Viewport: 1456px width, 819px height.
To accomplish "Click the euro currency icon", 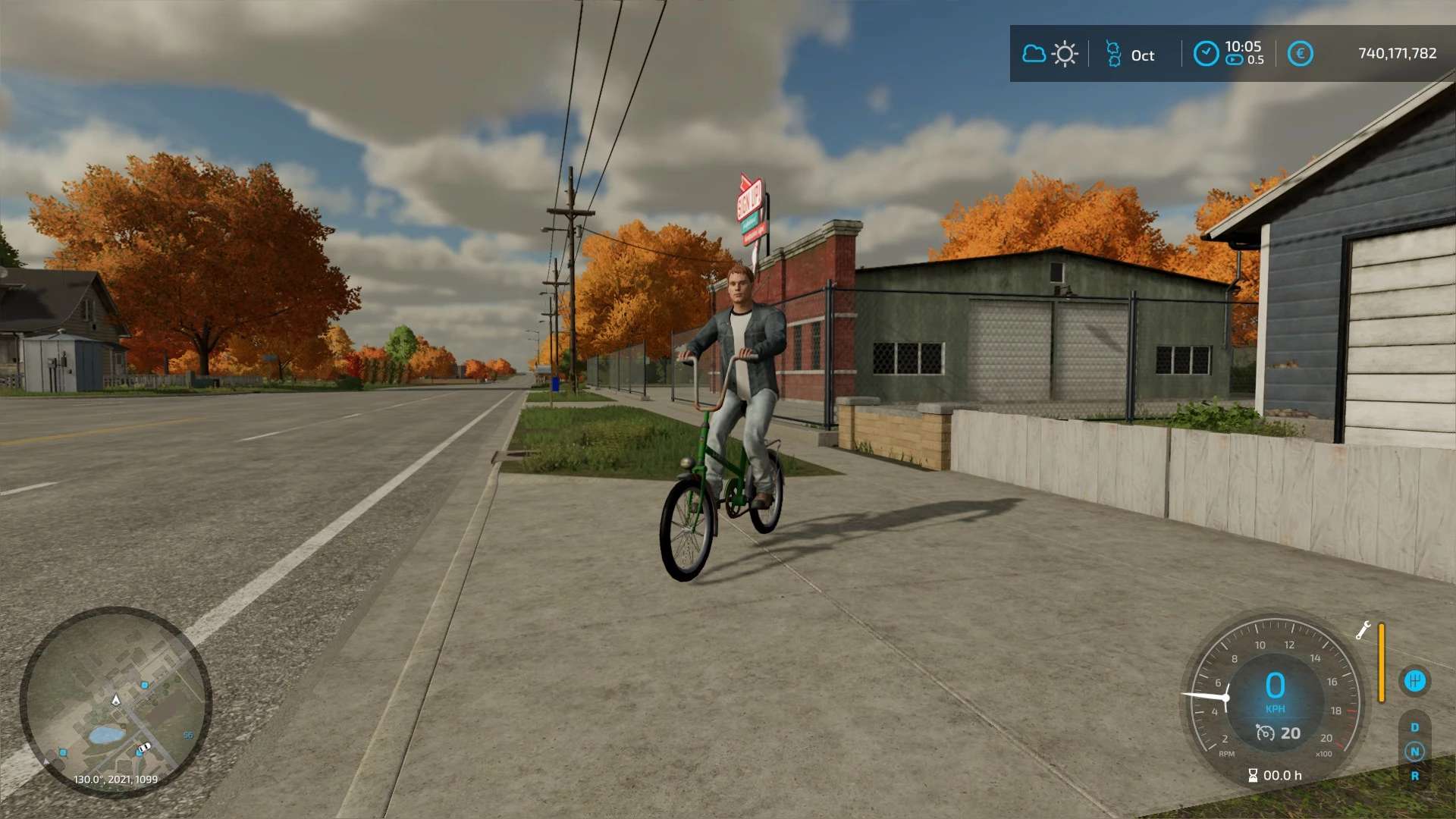I will point(1300,54).
